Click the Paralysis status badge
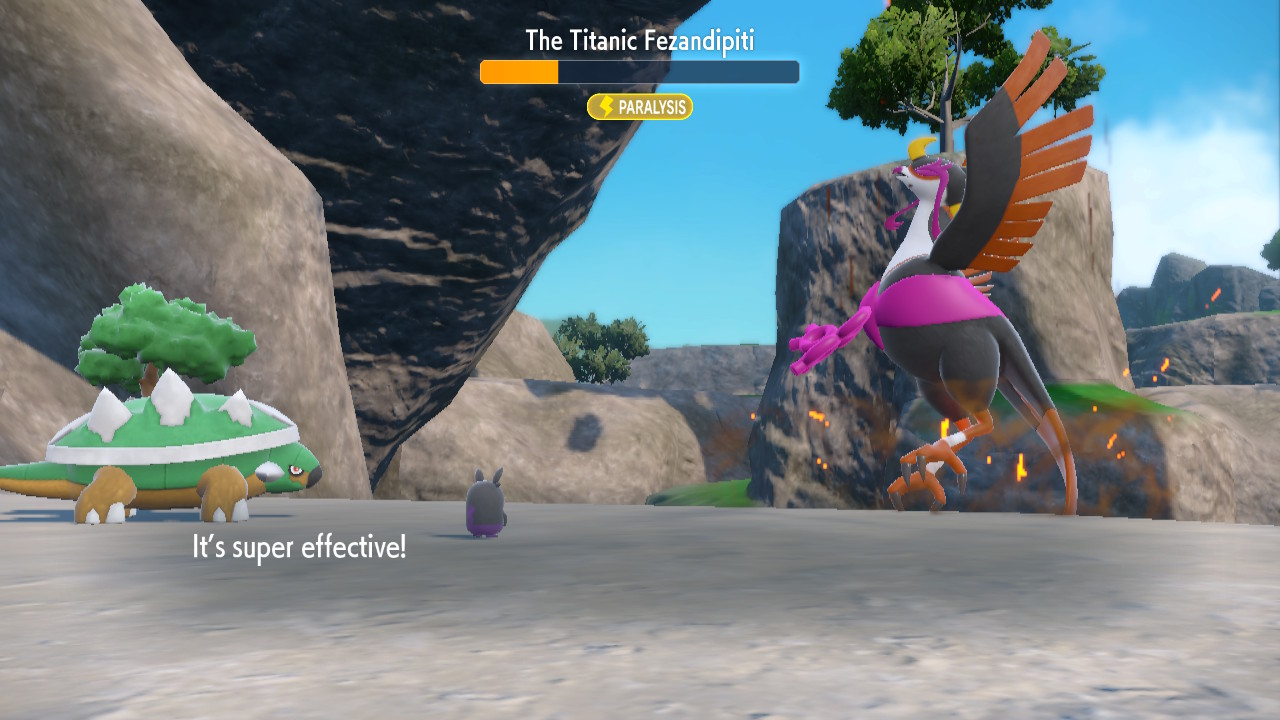 [640, 107]
